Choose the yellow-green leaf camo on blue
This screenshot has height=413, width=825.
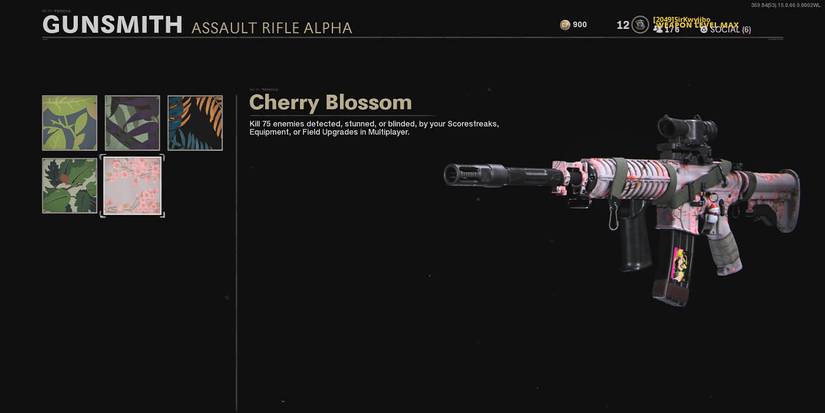click(x=70, y=123)
